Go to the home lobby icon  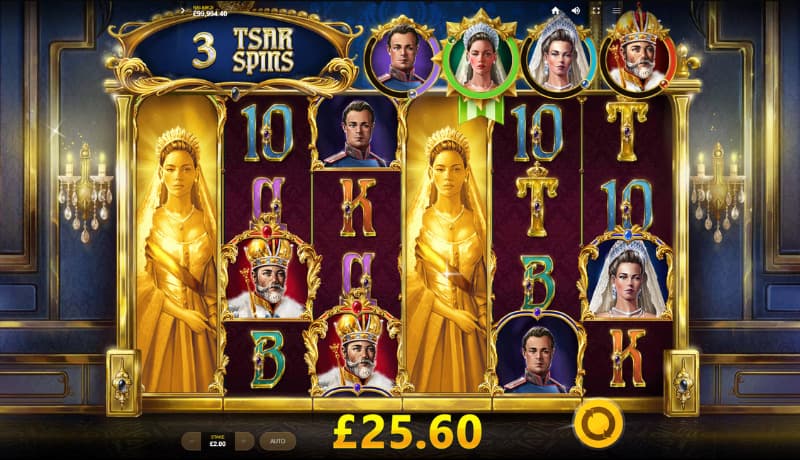point(555,11)
